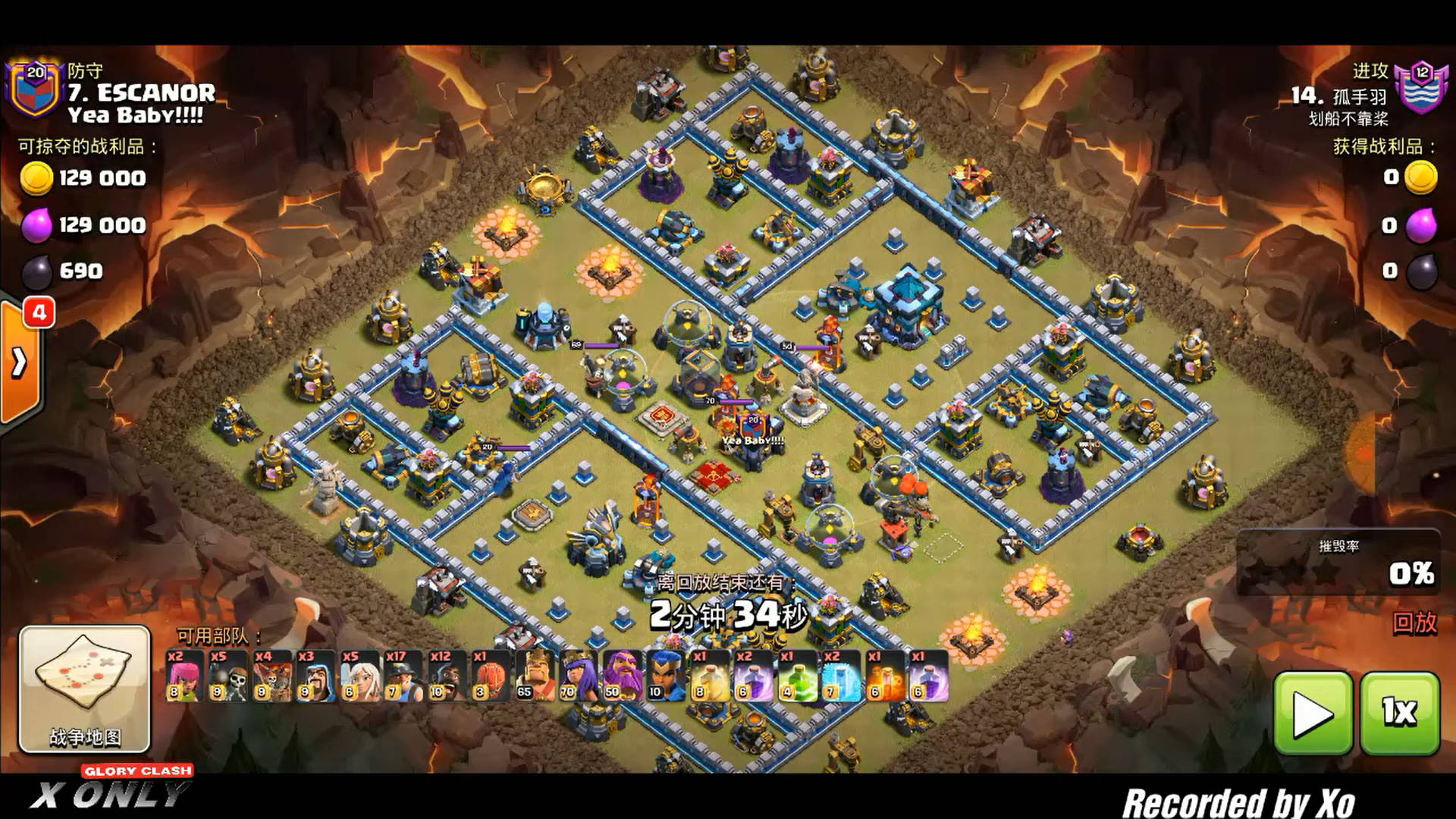
Task: Select the Archer Queen hero
Action: 579,675
